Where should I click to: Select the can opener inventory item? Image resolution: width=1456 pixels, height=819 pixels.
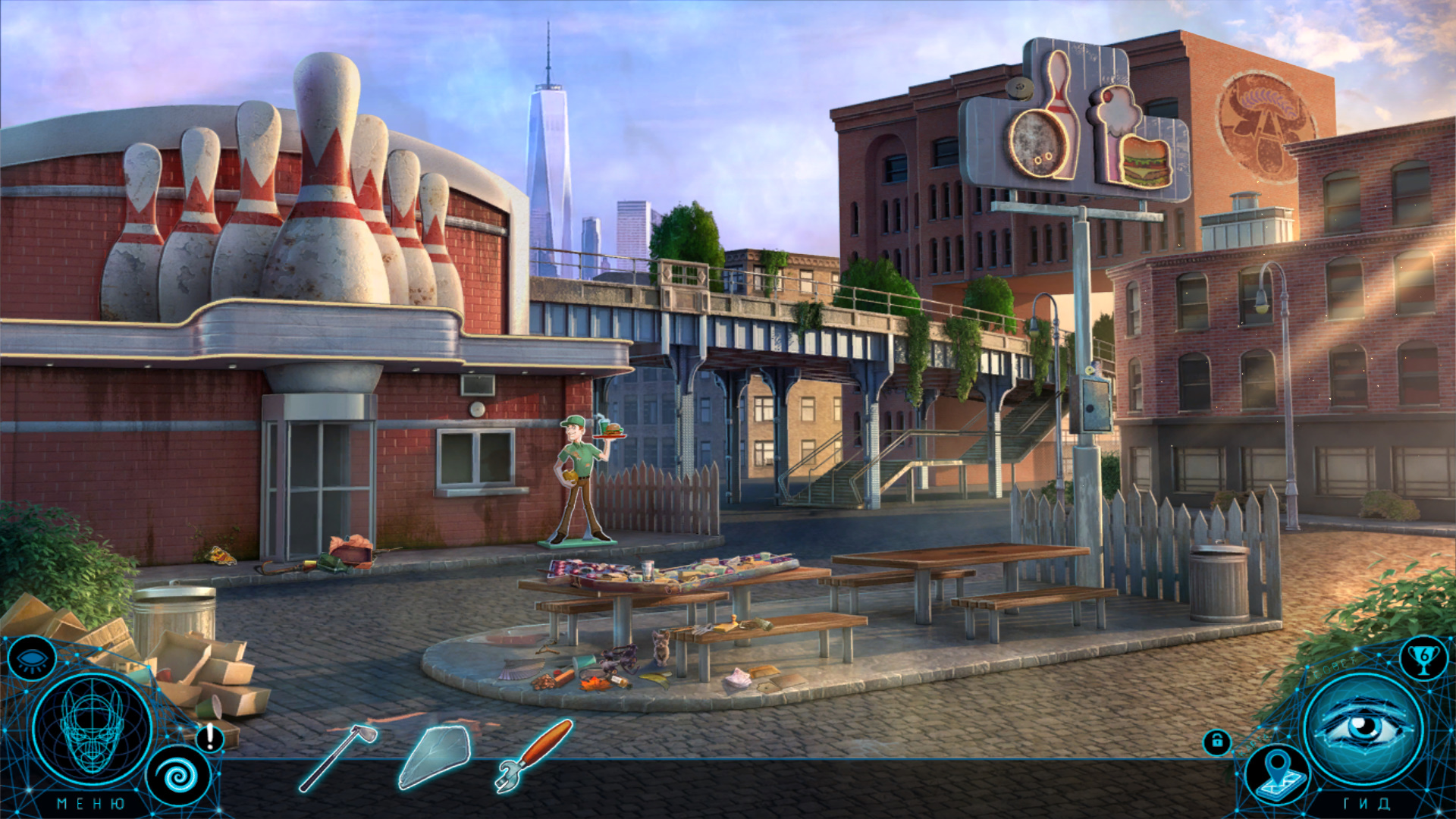pos(533,755)
